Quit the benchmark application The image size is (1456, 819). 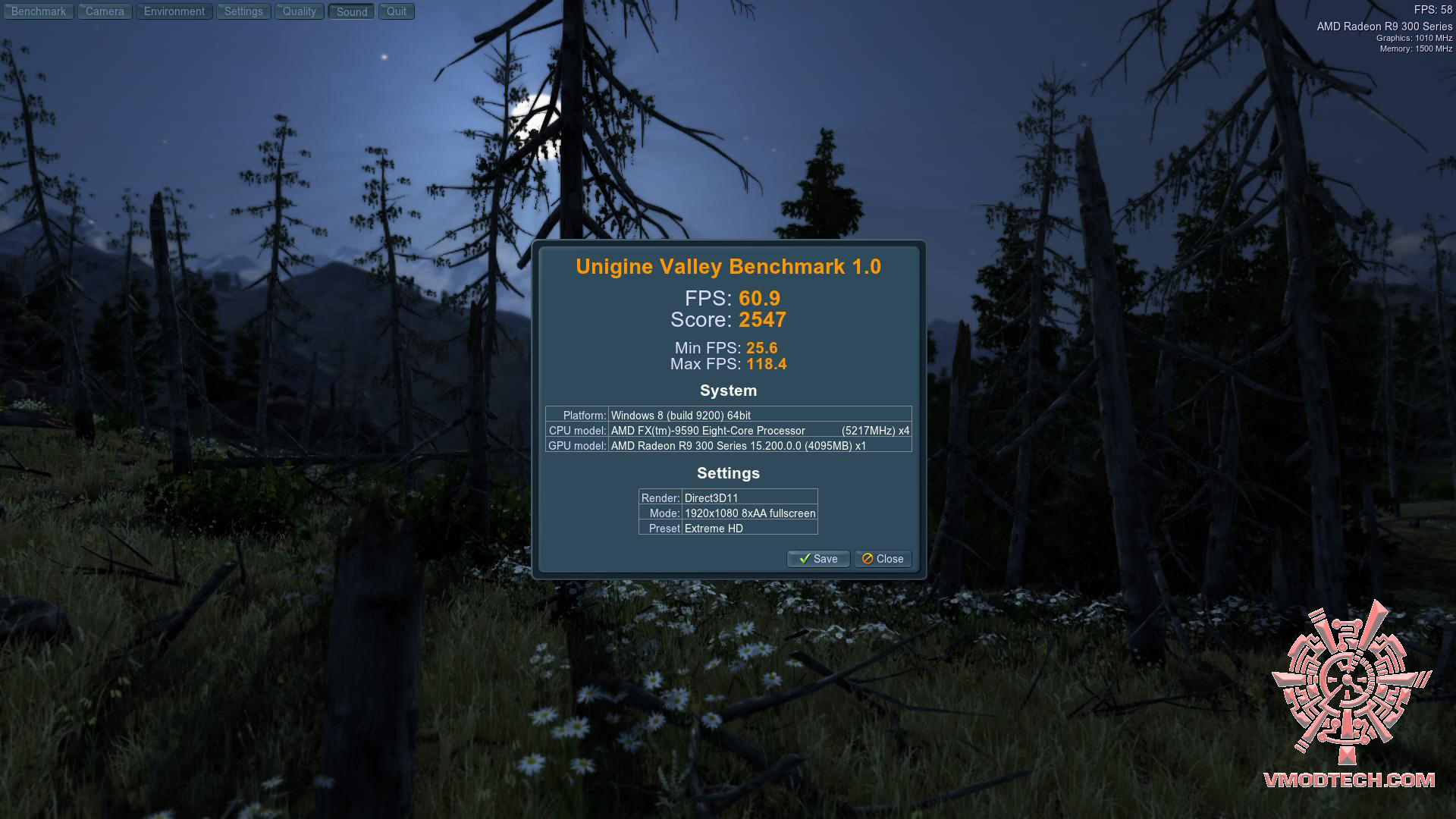pyautogui.click(x=397, y=11)
